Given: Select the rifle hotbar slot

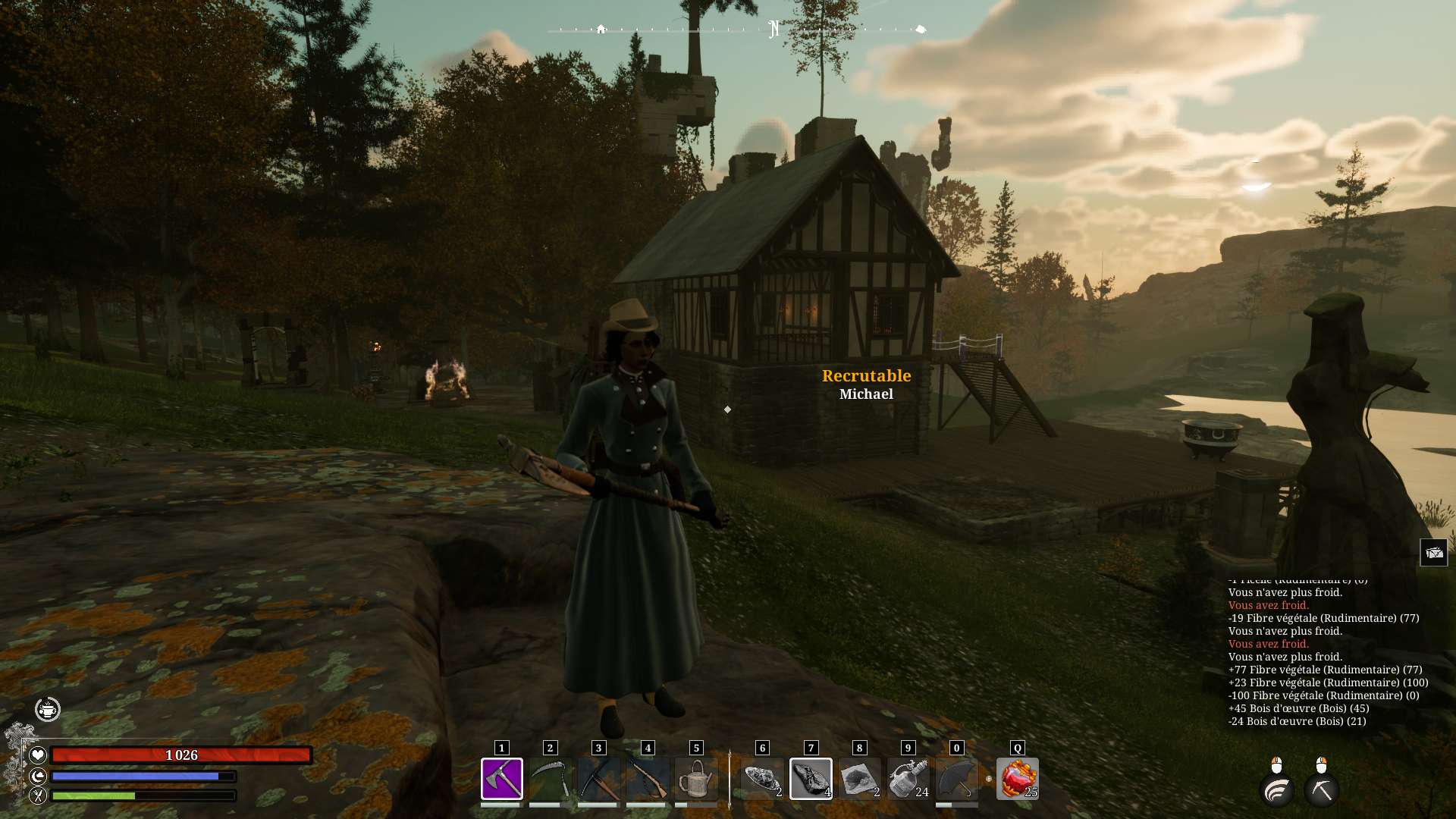Looking at the screenshot, I should (647, 778).
